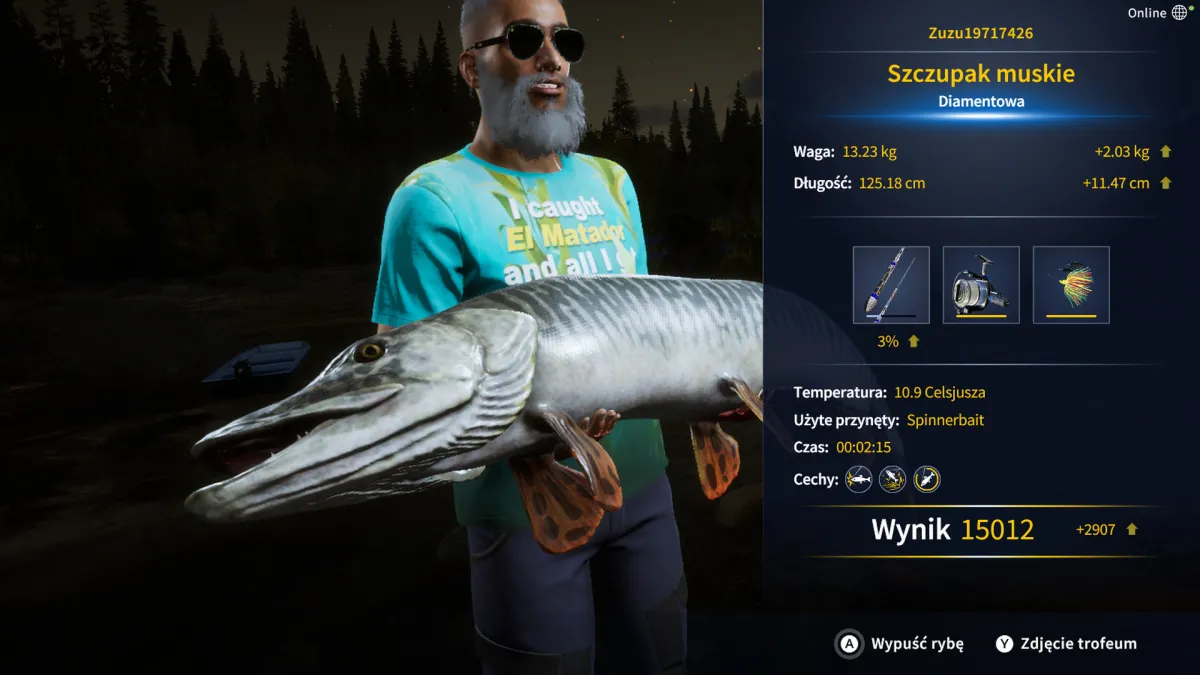The height and width of the screenshot is (675, 1200).
Task: Open the Online status globe icon
Action: (1180, 13)
